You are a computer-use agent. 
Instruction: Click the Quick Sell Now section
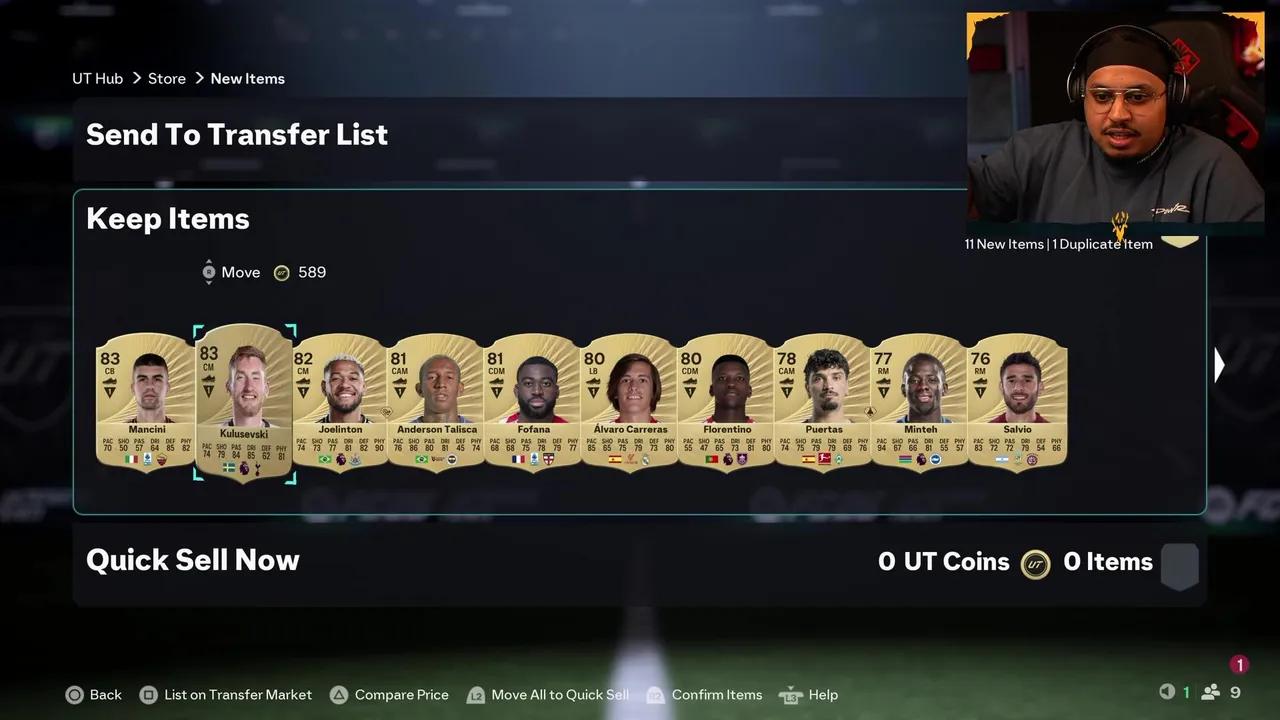(192, 560)
